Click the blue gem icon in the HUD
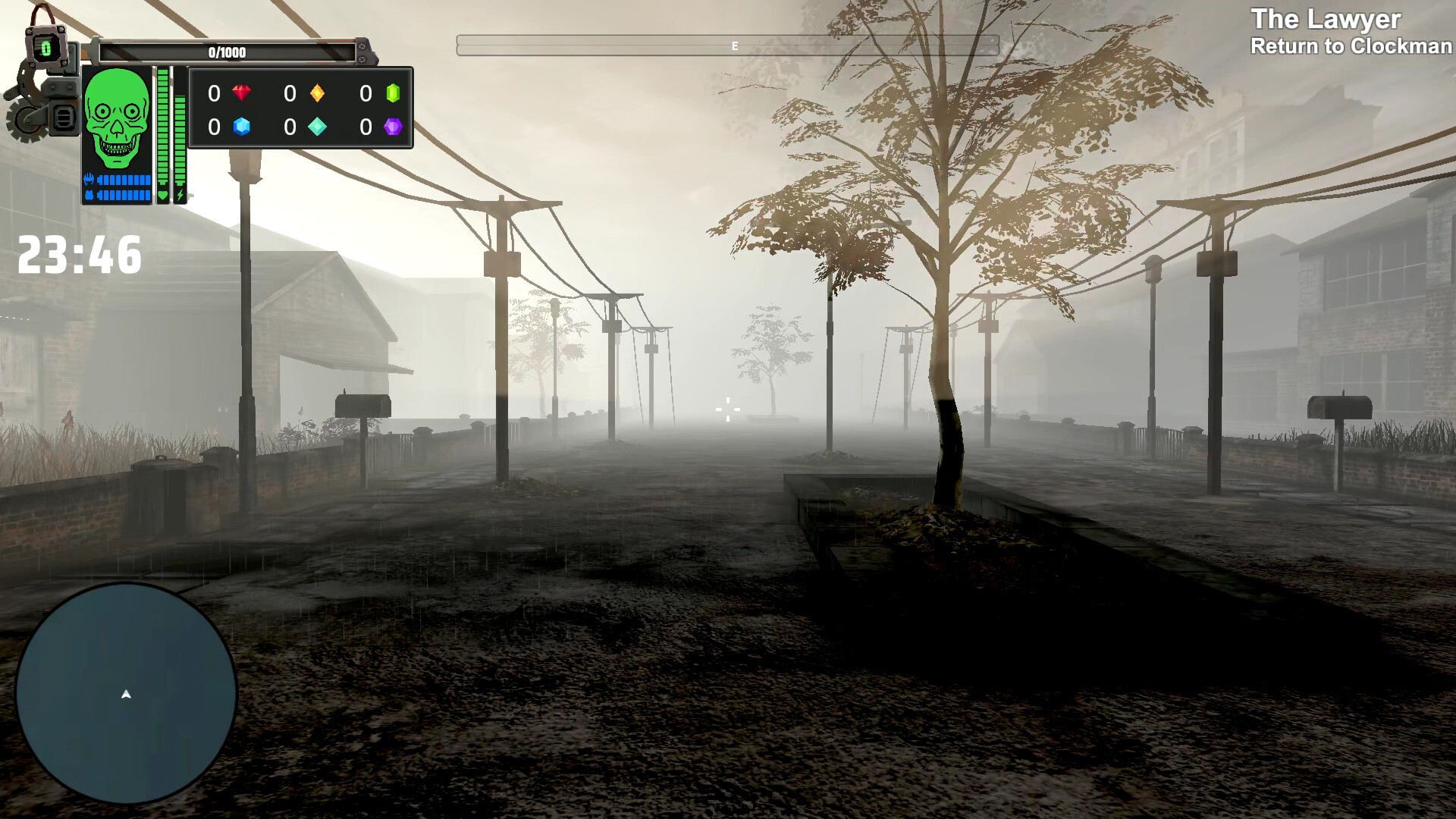Screen dimensions: 1456x819 tap(242, 127)
